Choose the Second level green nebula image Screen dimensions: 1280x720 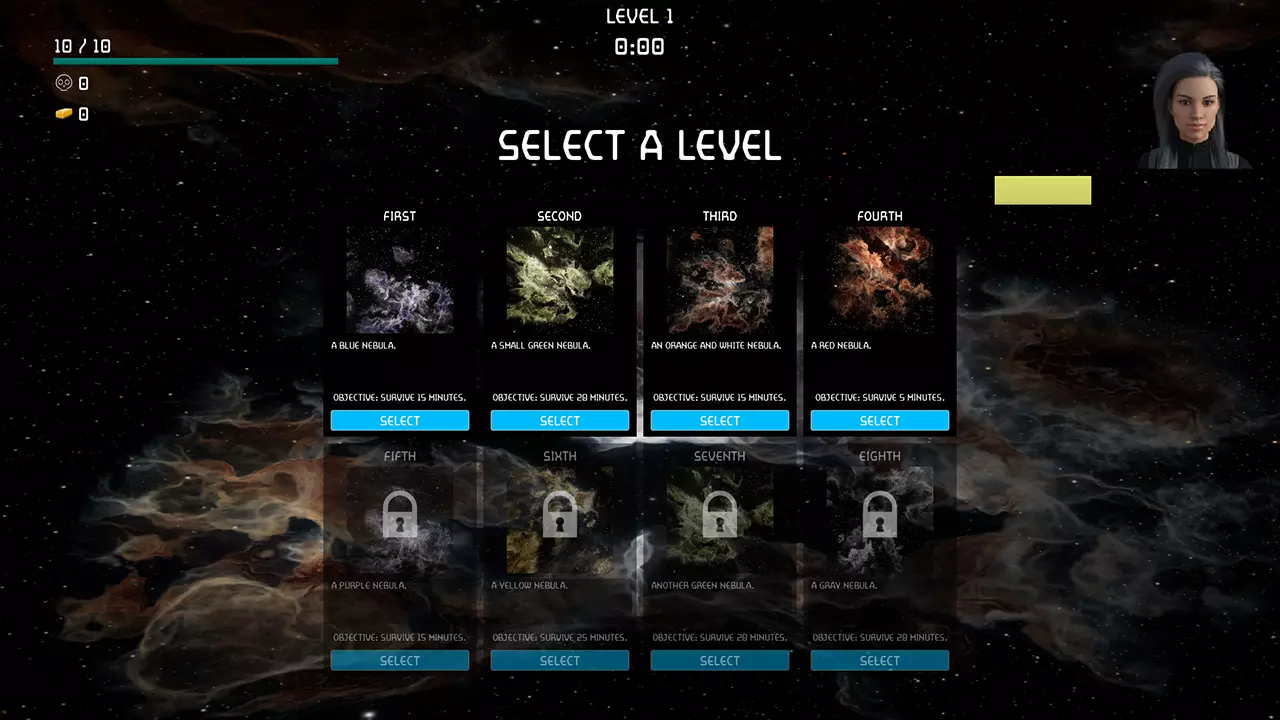pos(560,280)
